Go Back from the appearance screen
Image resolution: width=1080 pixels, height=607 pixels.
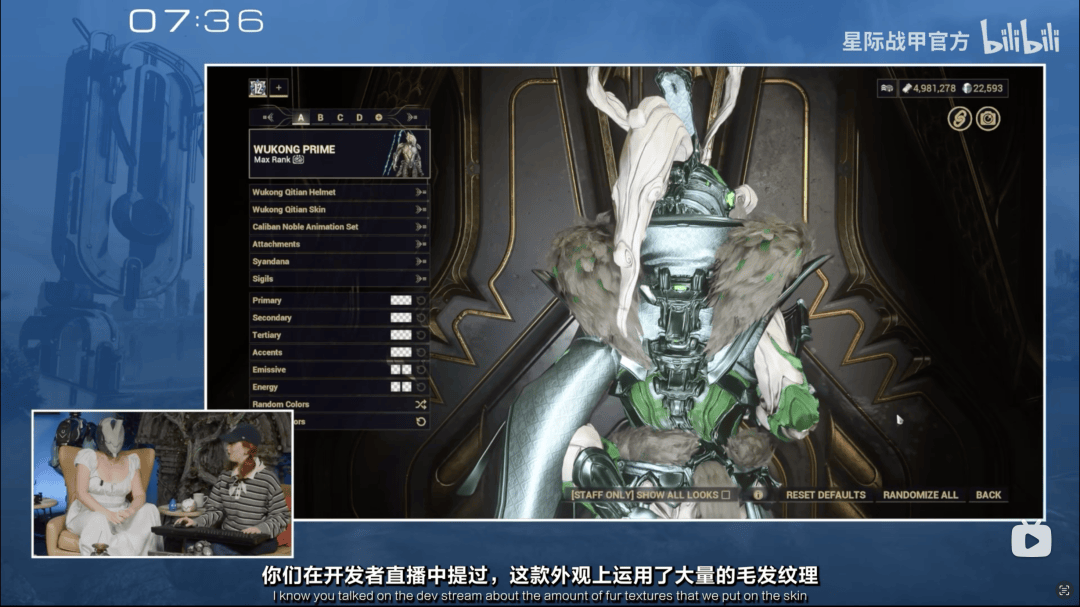pos(988,495)
